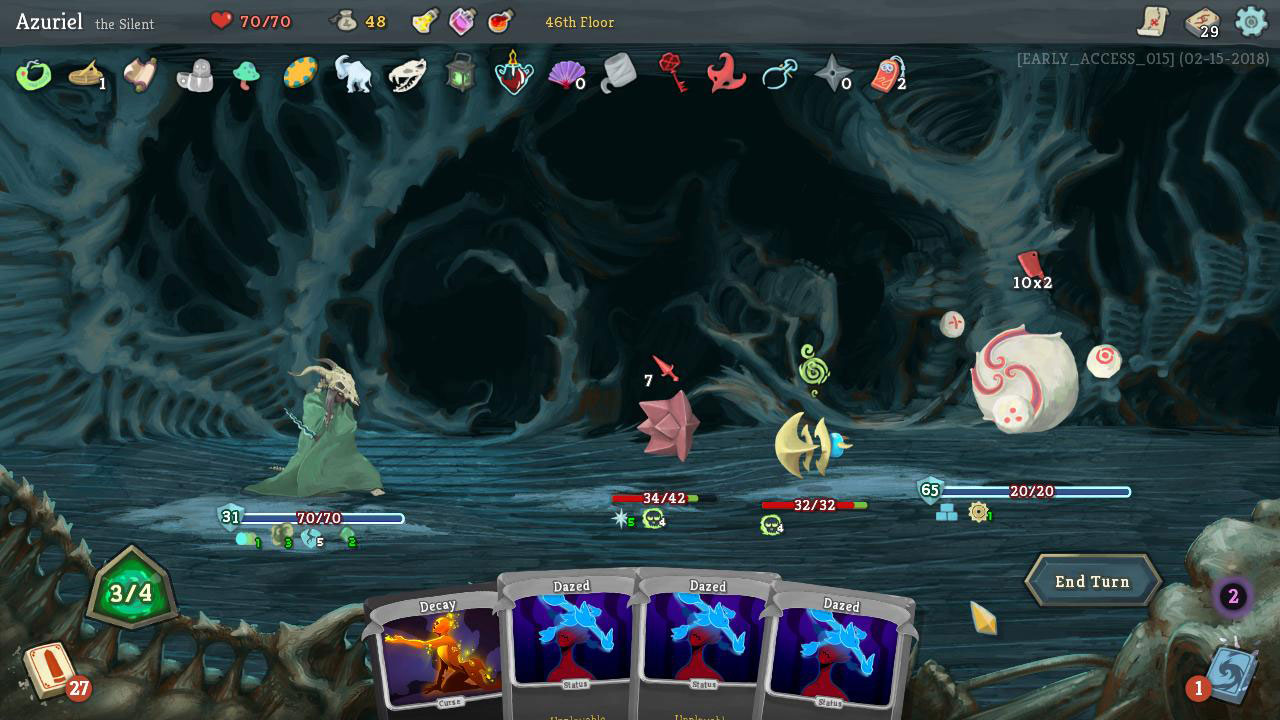Click the Odd Mushroom relic
This screenshot has height=720, width=1280.
247,75
